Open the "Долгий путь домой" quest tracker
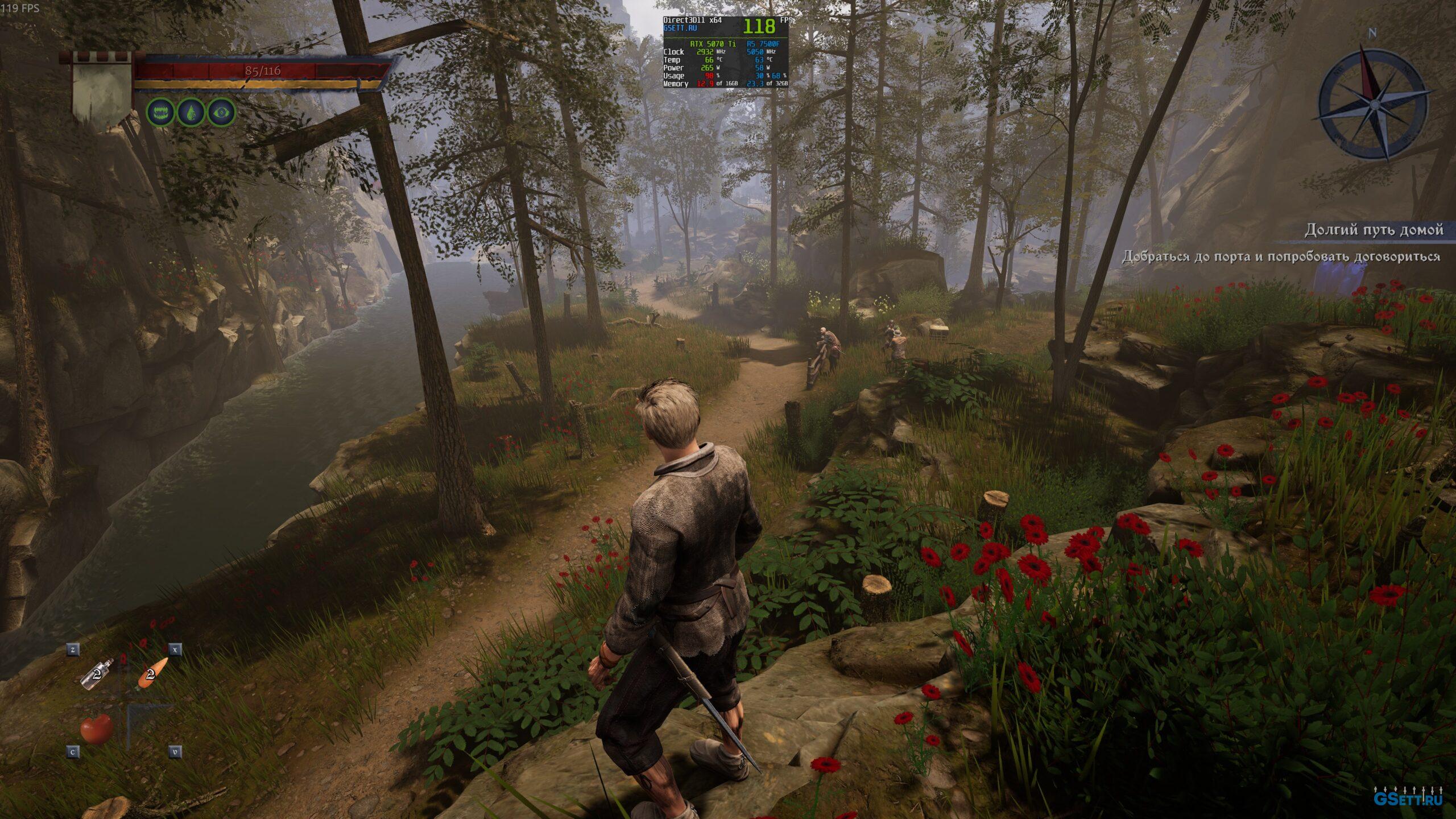This screenshot has height=819, width=1456. point(1373,230)
